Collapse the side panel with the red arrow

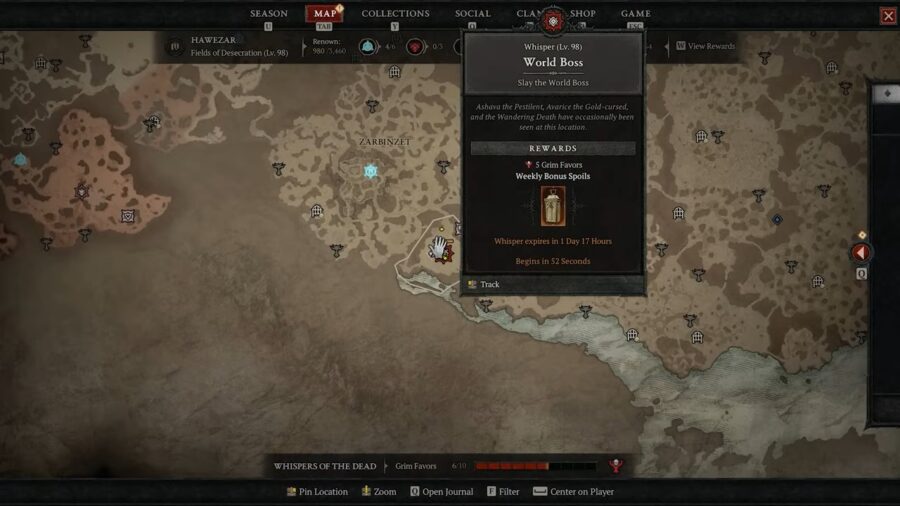click(860, 253)
